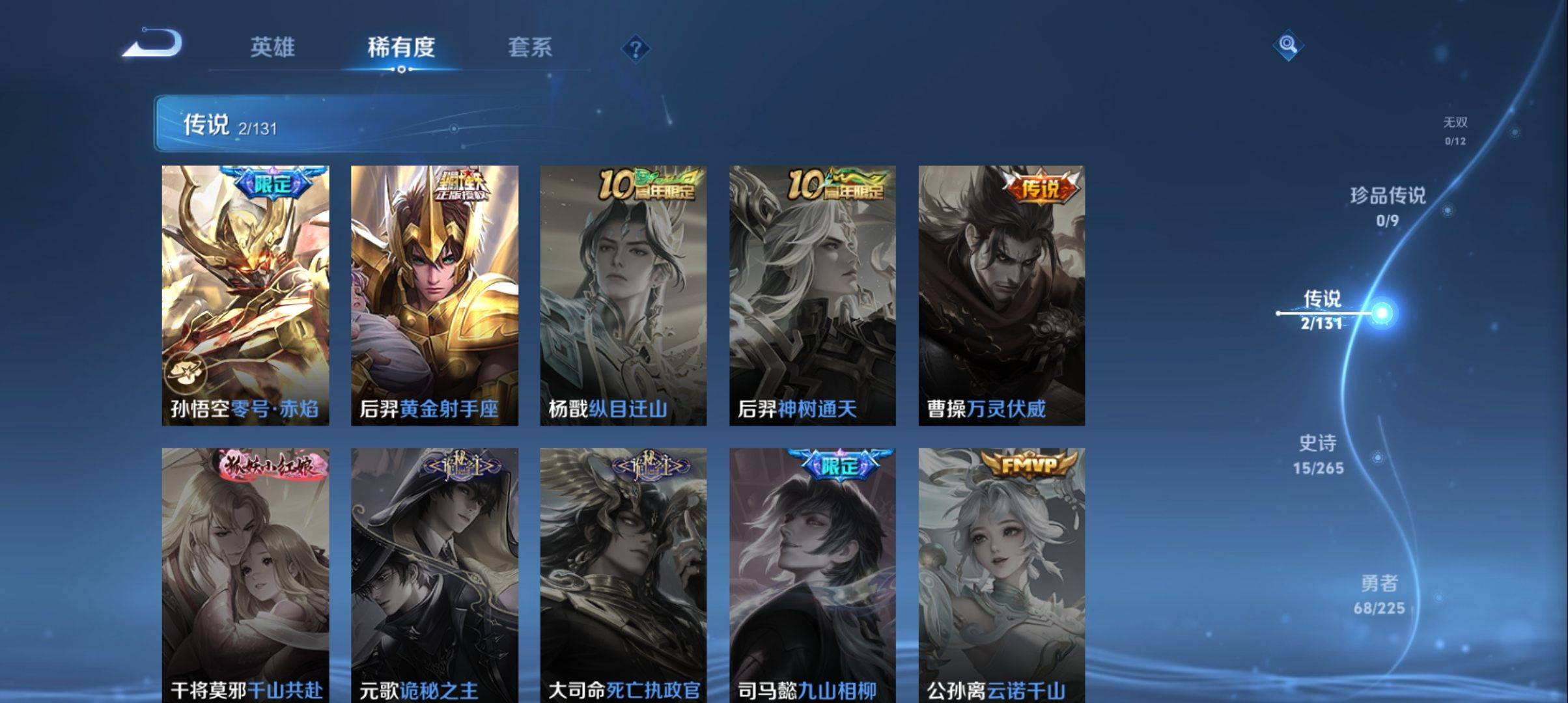
Task: Choose the 后羿 黄金射手座 skin card
Action: (434, 295)
